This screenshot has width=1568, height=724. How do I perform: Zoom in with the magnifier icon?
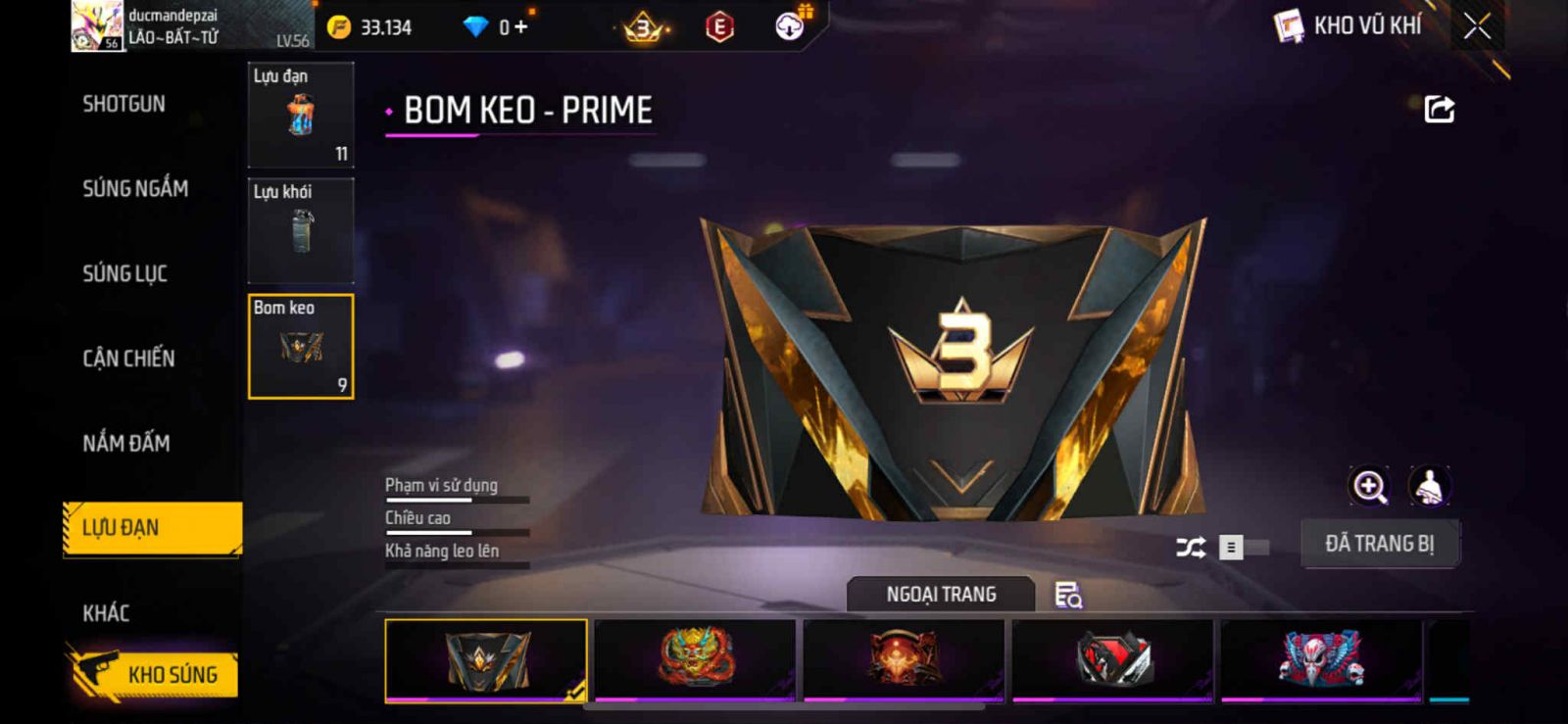(x=1370, y=486)
